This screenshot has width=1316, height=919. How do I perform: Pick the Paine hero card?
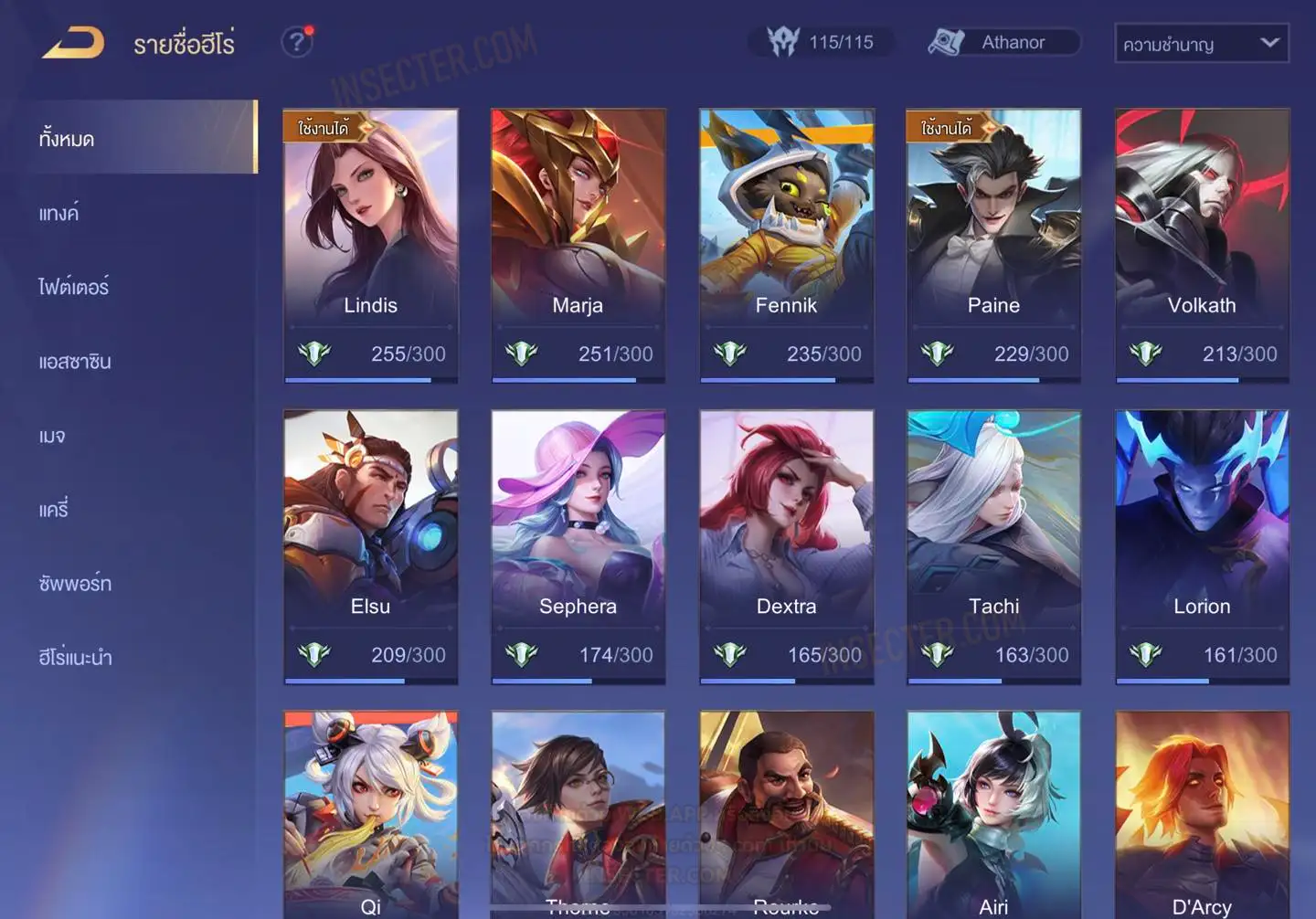[x=993, y=245]
